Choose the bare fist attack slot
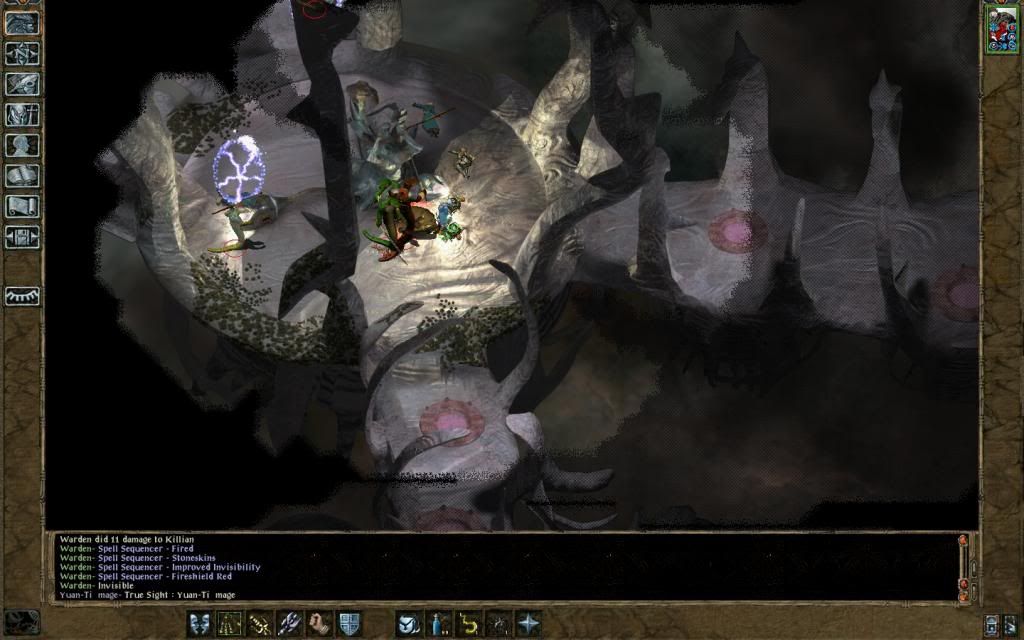Image resolution: width=1024 pixels, height=640 pixels. point(319,623)
